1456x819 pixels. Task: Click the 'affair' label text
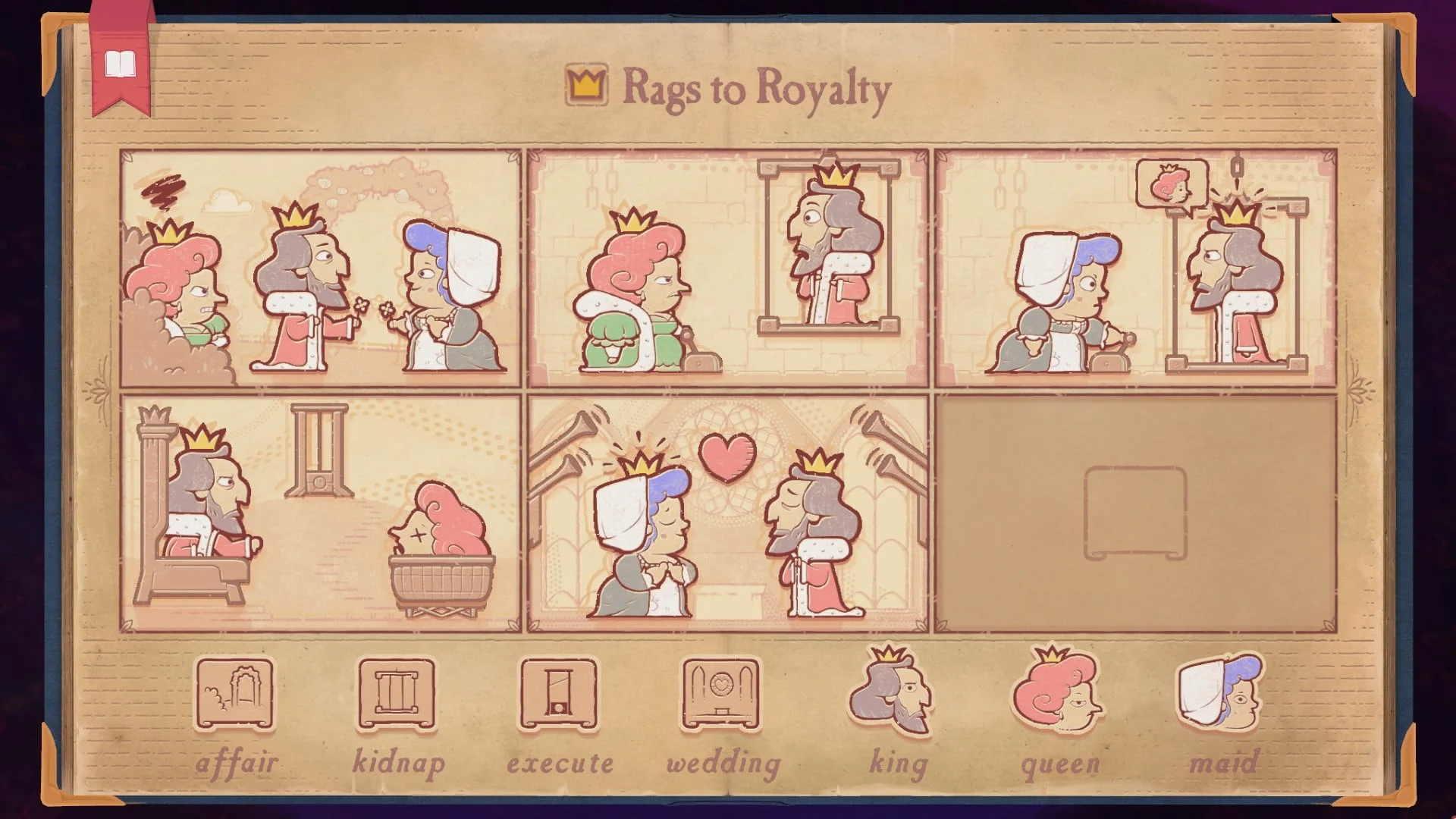[237, 762]
